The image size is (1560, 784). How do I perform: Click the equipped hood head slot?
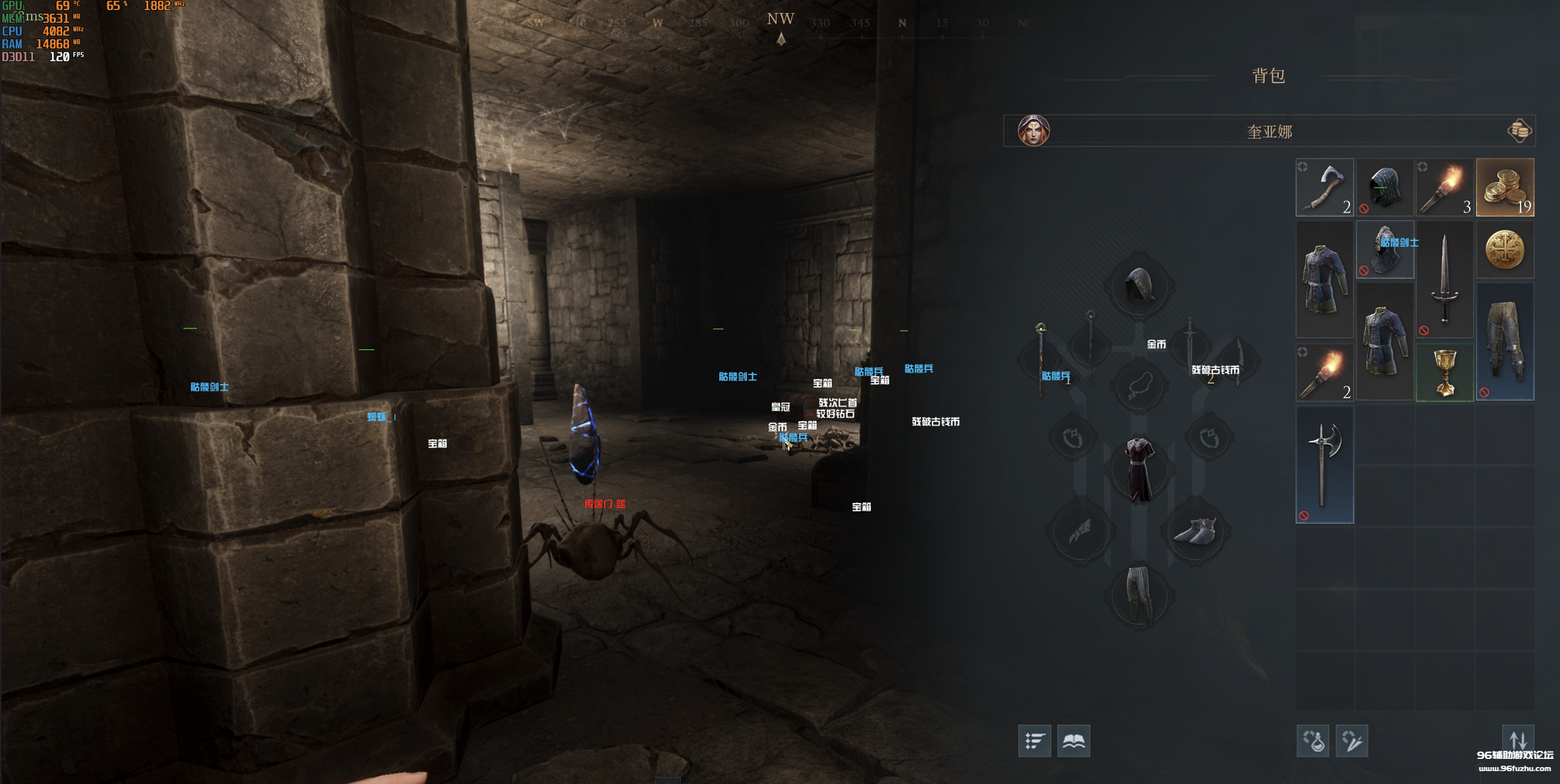coord(1140,286)
